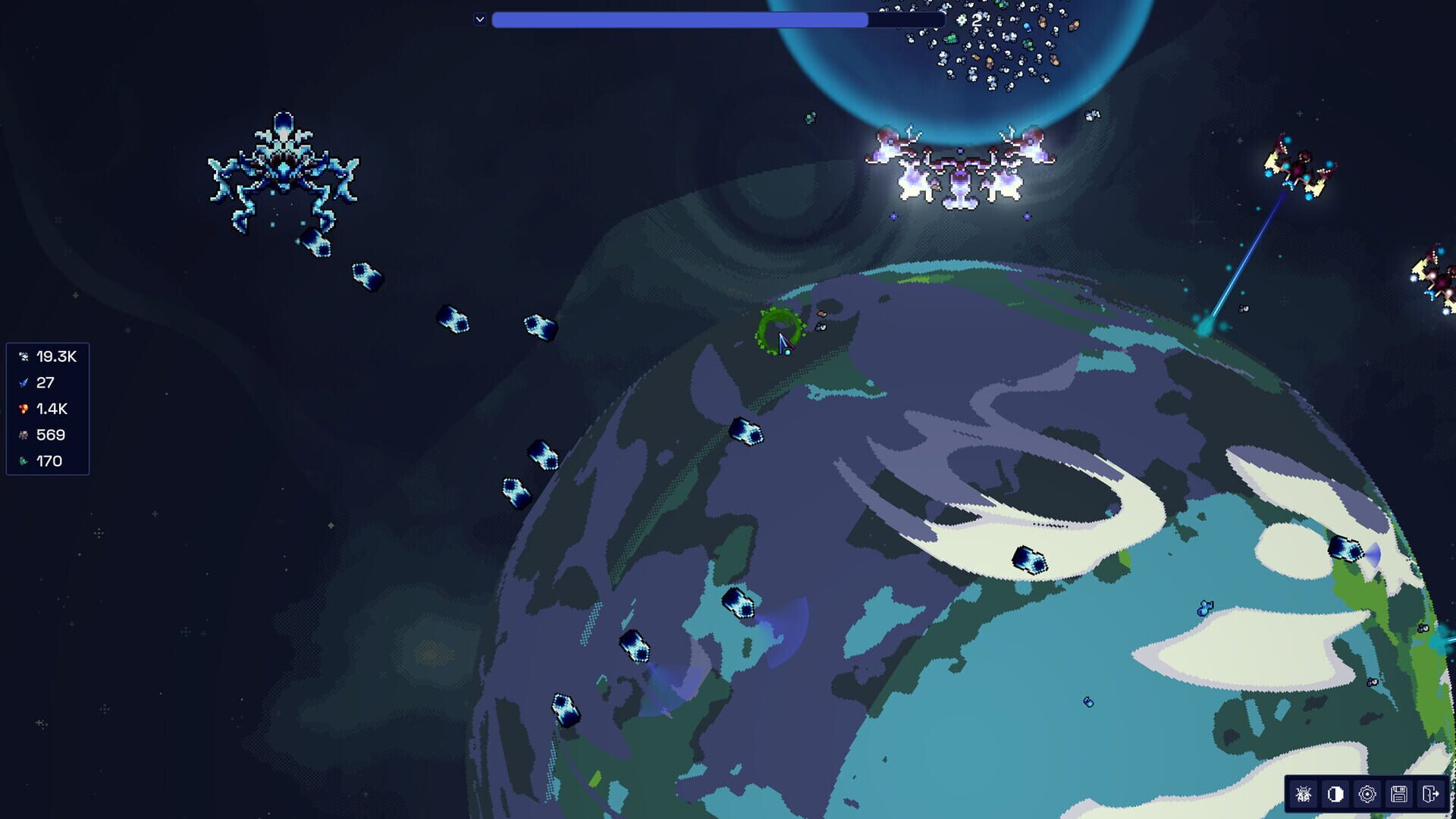Collapse the resource panel on the left

click(x=3, y=409)
